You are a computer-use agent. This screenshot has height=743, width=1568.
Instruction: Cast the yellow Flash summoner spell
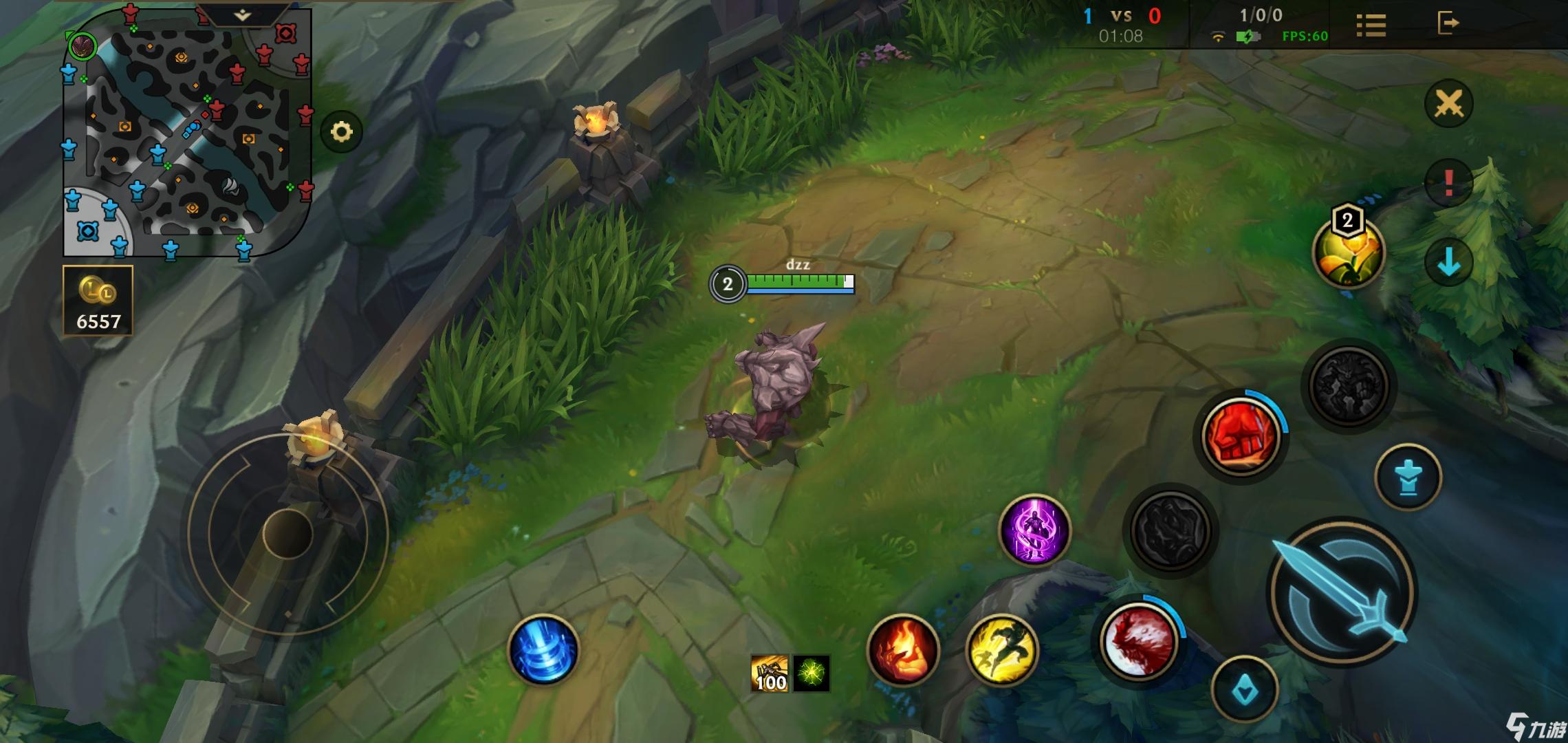pyautogui.click(x=1002, y=650)
